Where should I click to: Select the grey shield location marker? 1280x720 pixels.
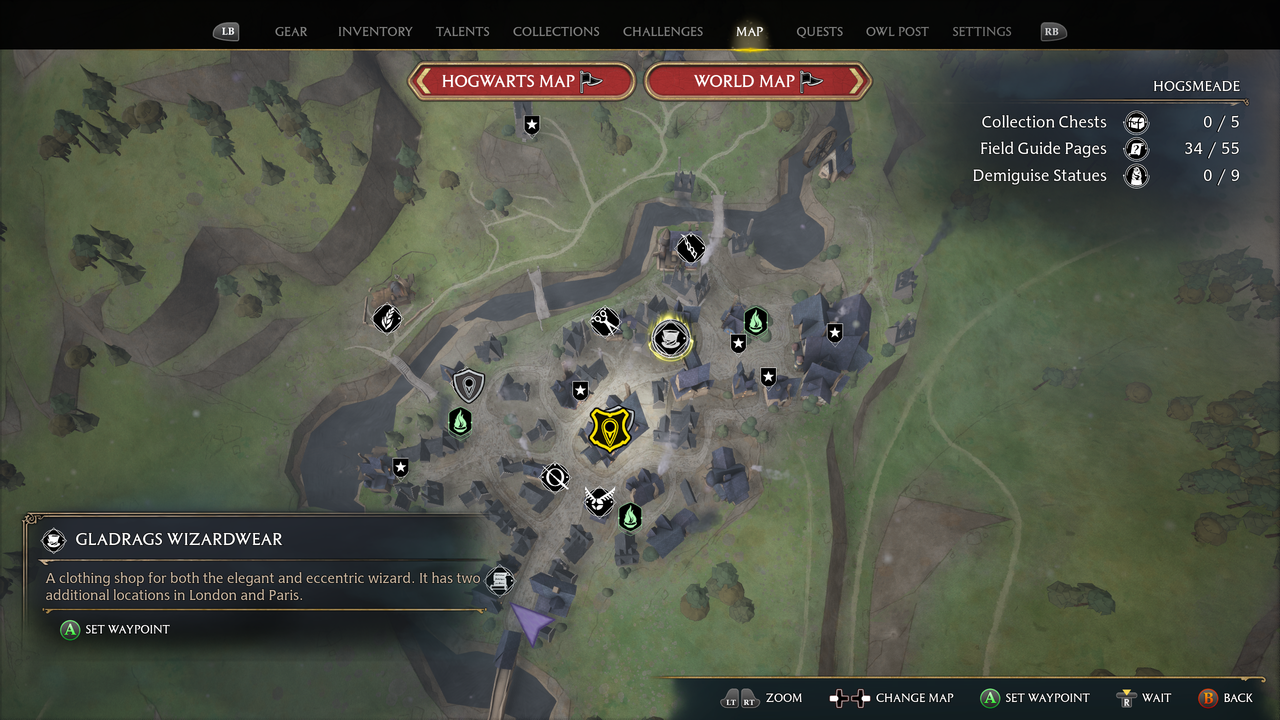[468, 385]
